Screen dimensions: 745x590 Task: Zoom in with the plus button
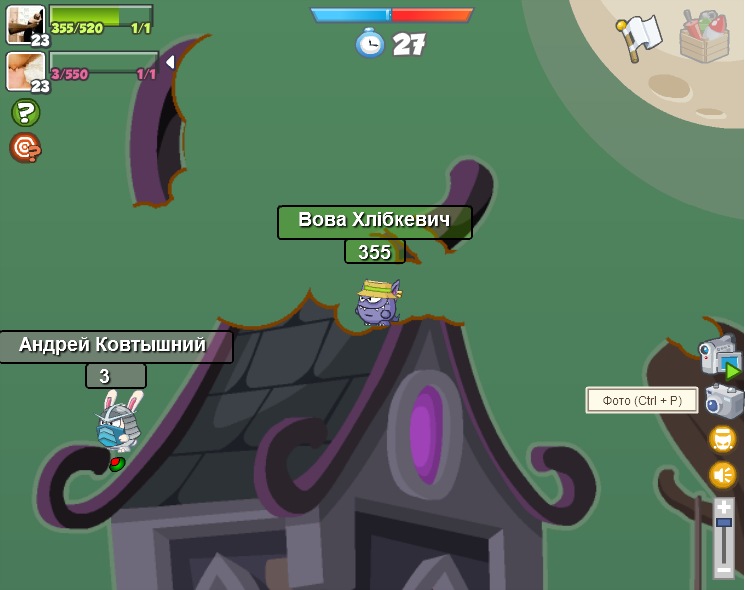pos(723,507)
